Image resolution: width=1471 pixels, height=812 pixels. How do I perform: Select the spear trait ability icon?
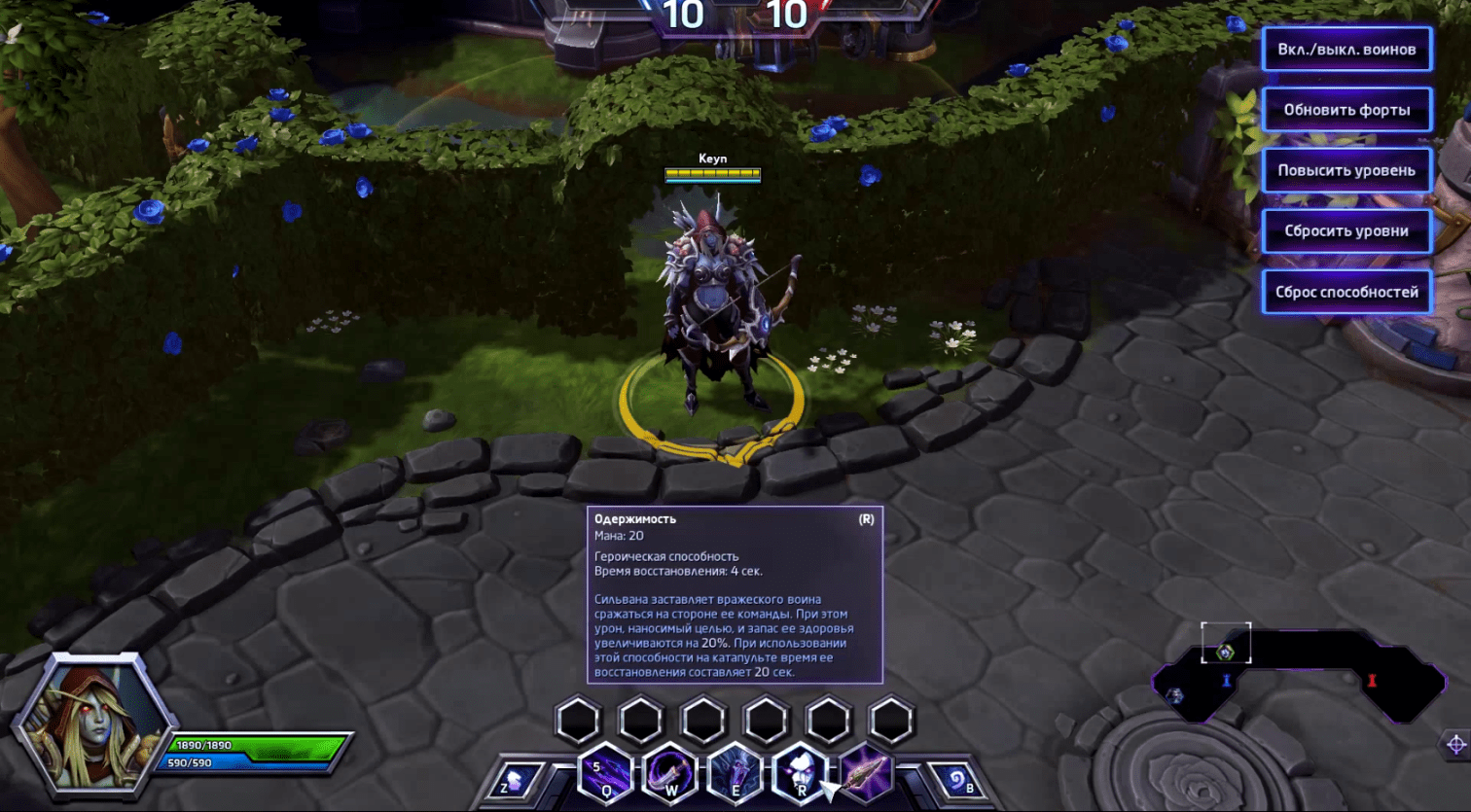864,775
